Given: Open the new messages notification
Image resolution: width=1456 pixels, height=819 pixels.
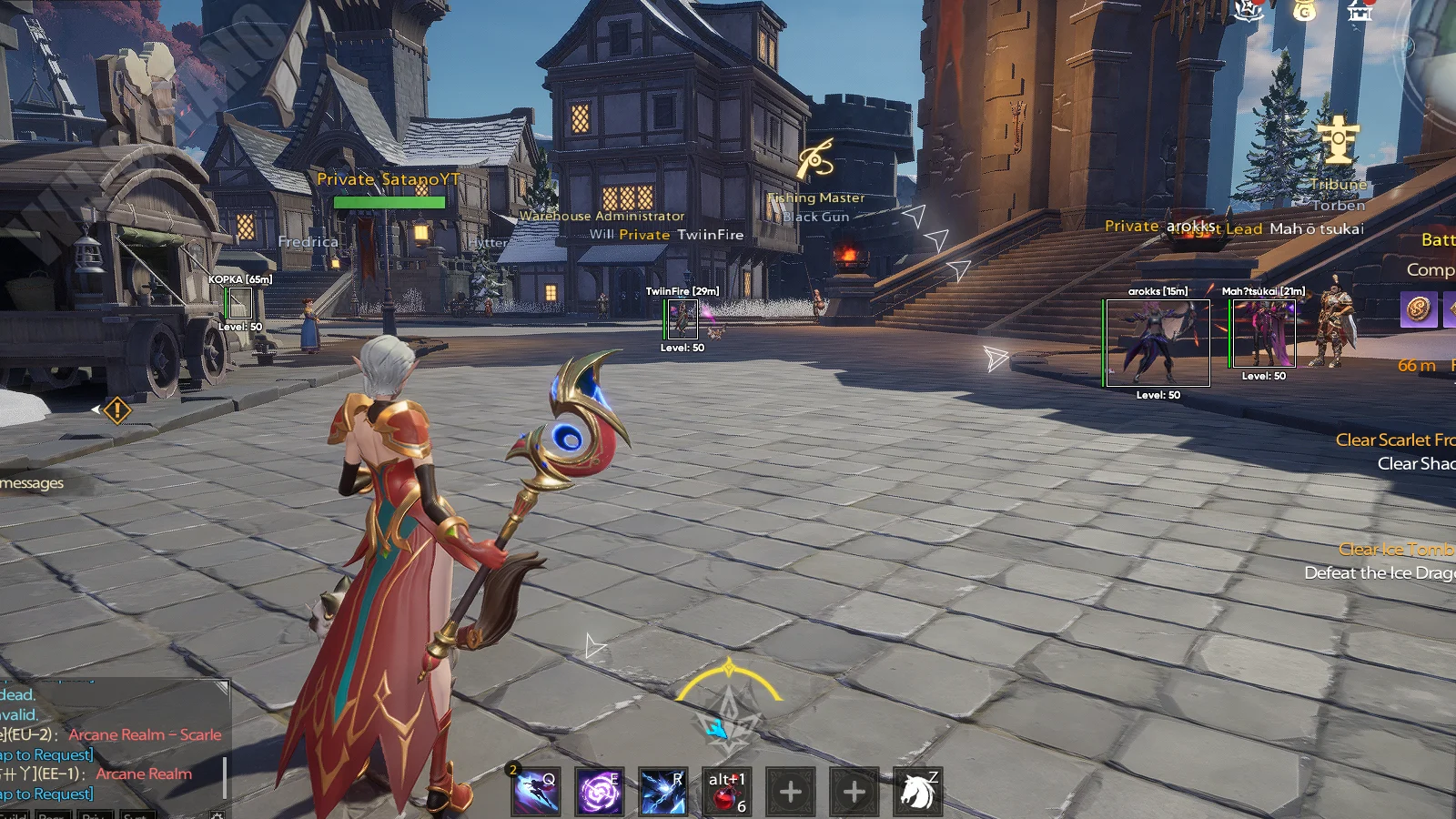Looking at the screenshot, I should click(33, 482).
